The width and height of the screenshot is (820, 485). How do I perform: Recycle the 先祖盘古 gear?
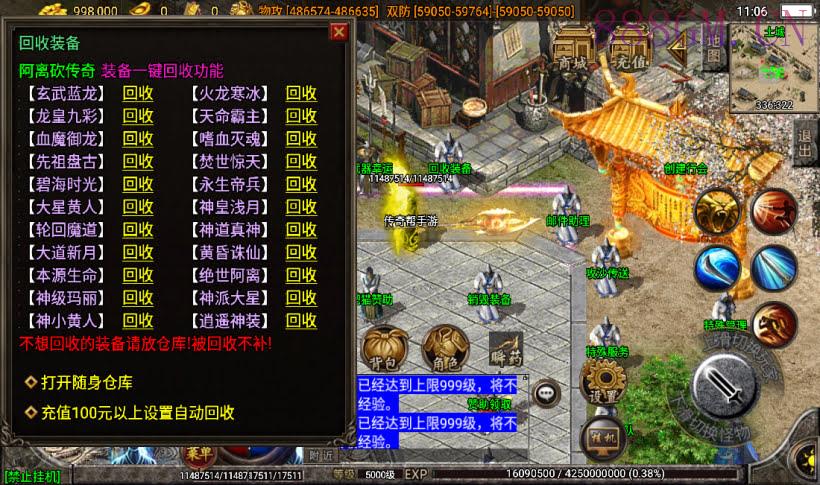click(x=138, y=161)
